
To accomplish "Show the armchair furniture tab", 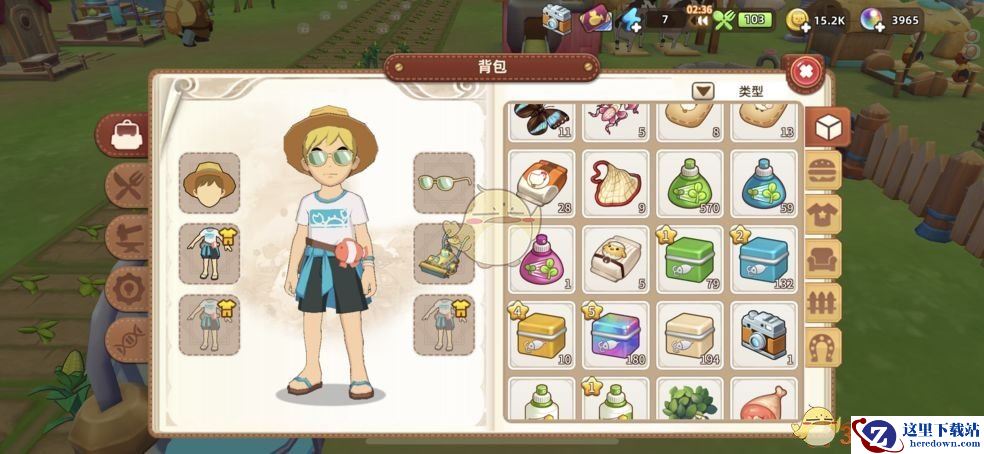I will [x=826, y=258].
